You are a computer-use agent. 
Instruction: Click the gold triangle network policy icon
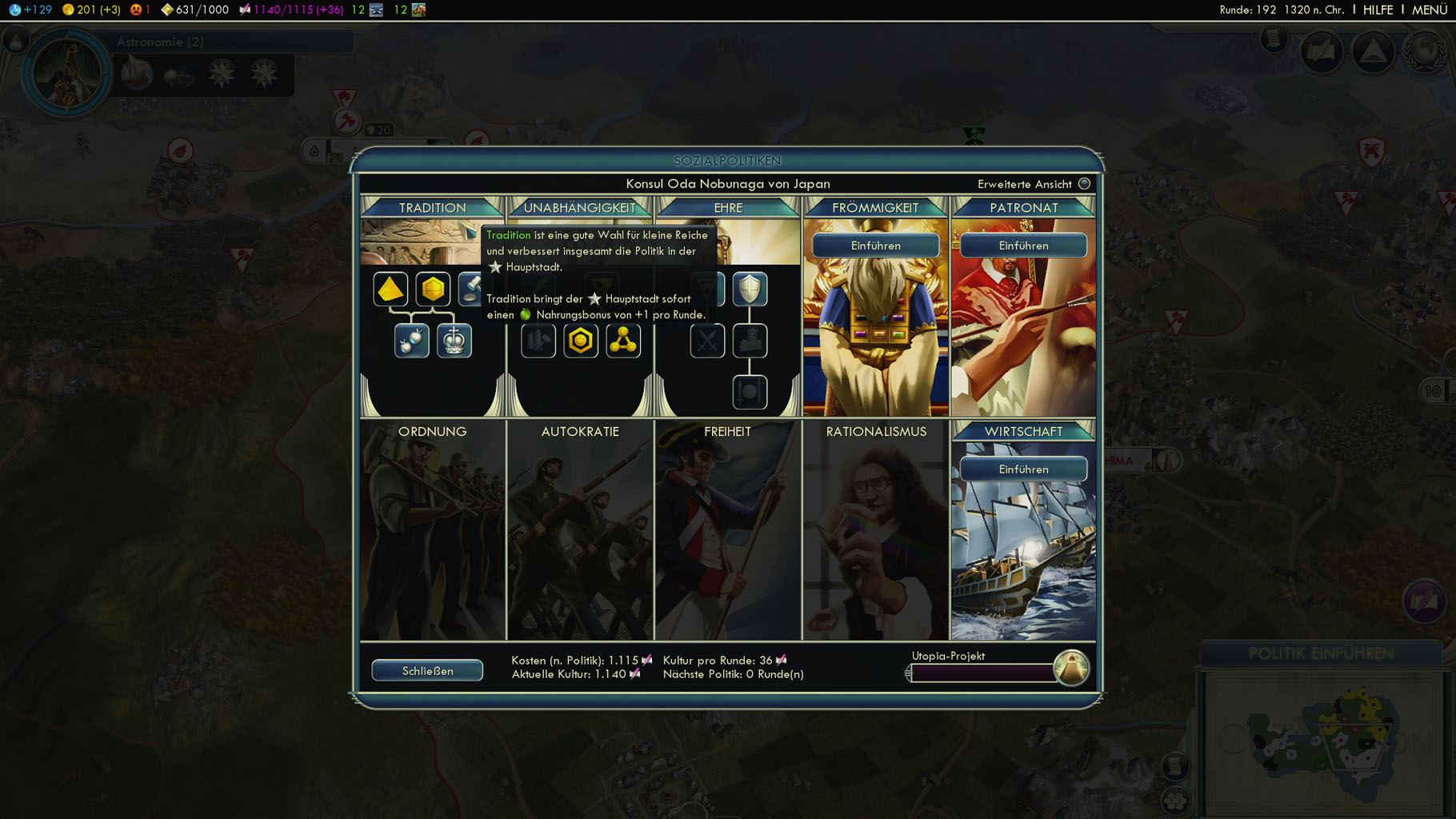tap(623, 341)
